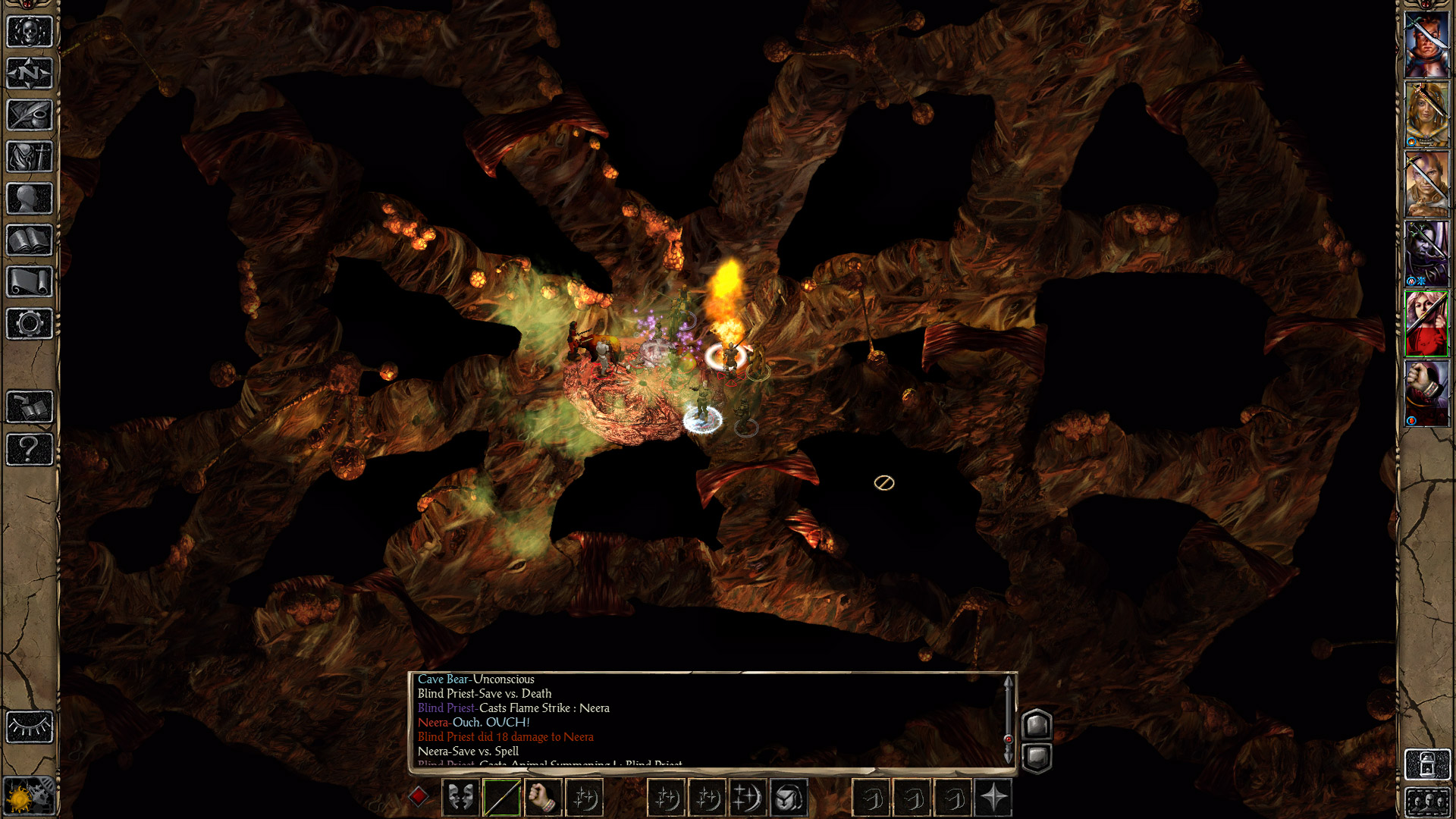Select the top warrior portrait with red bandana
Viewport: 1456px width, 819px height.
click(1426, 44)
